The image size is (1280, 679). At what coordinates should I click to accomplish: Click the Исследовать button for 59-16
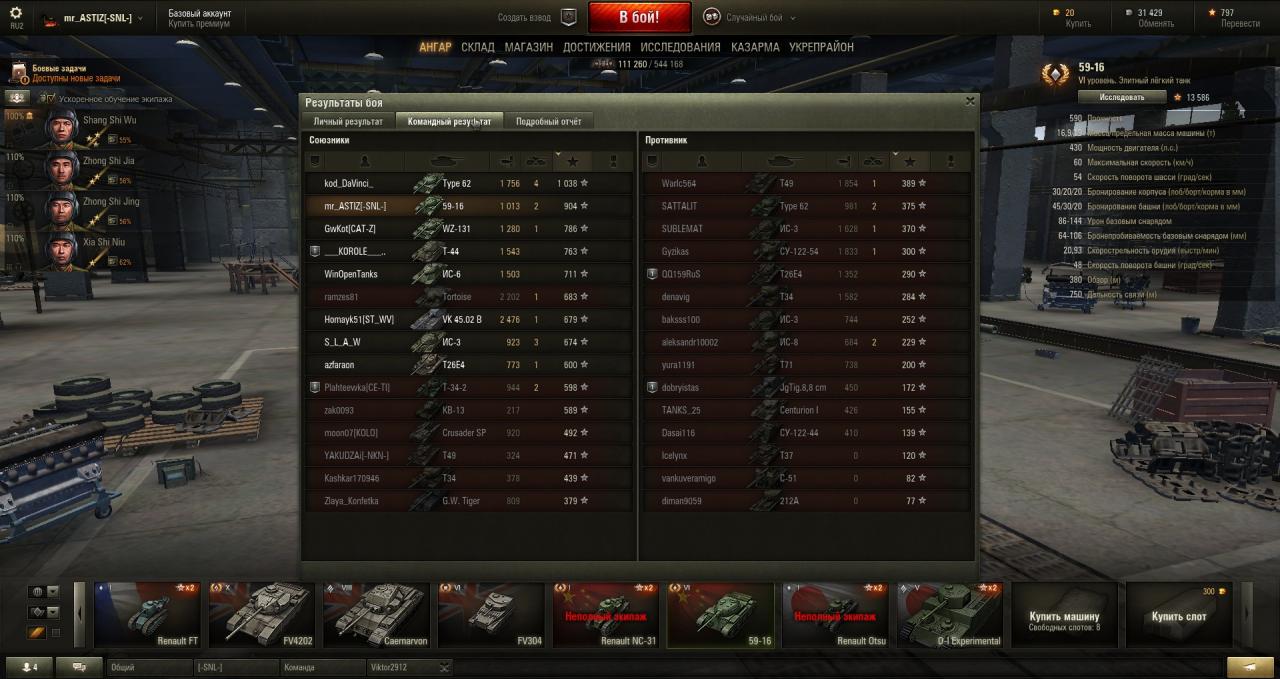coord(1121,97)
